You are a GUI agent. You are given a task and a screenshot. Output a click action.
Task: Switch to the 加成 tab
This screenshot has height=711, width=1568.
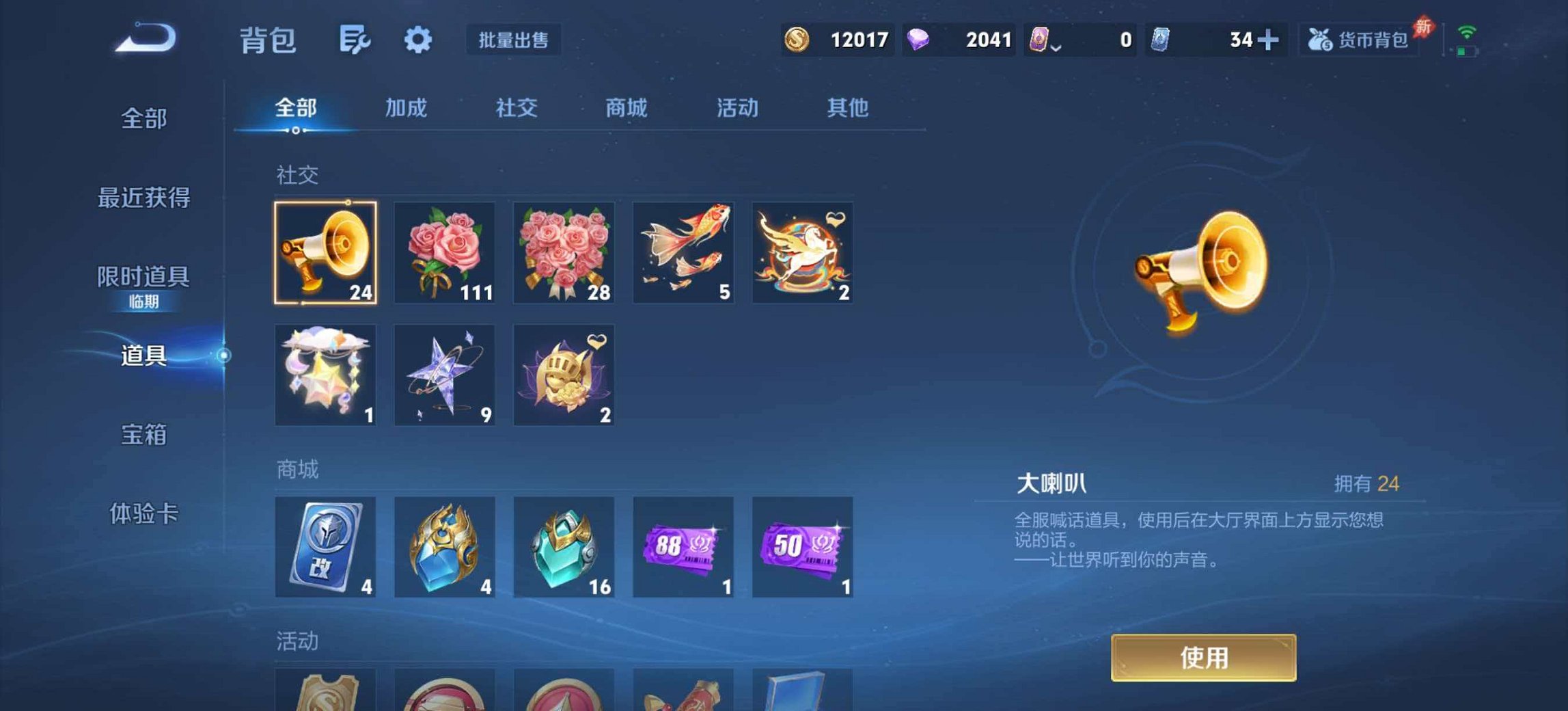click(x=407, y=108)
